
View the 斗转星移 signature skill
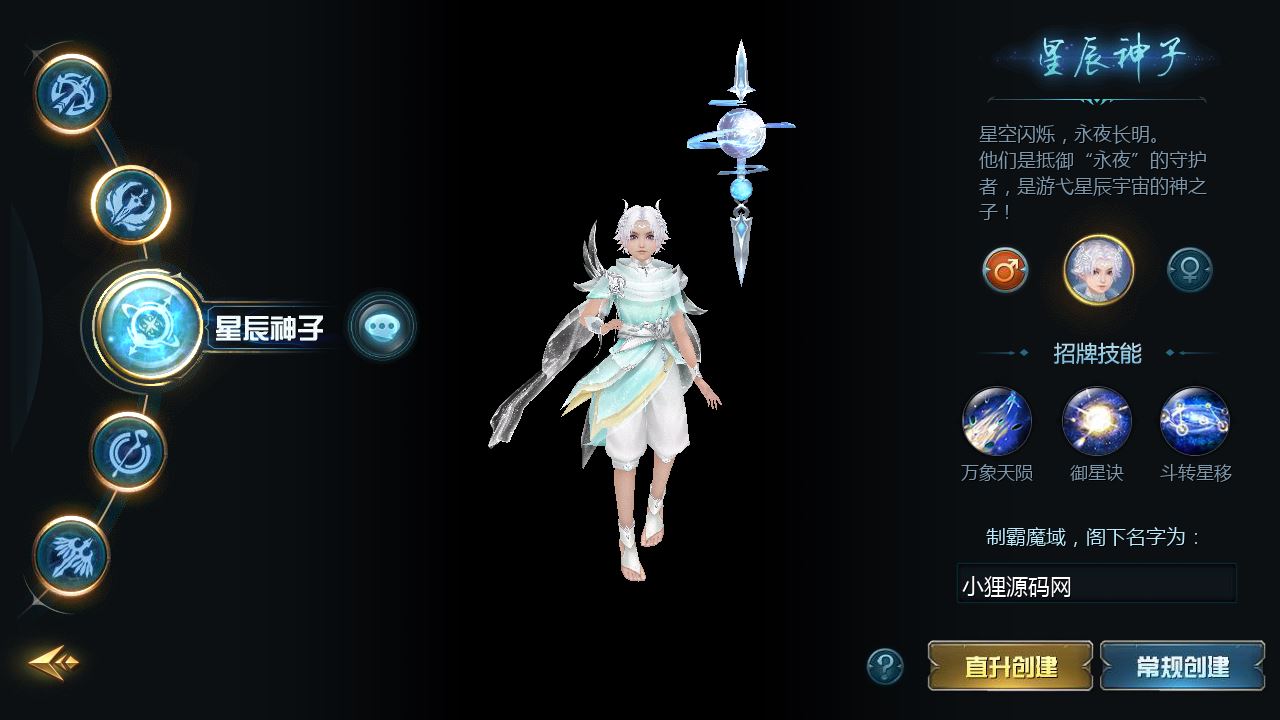(1195, 422)
